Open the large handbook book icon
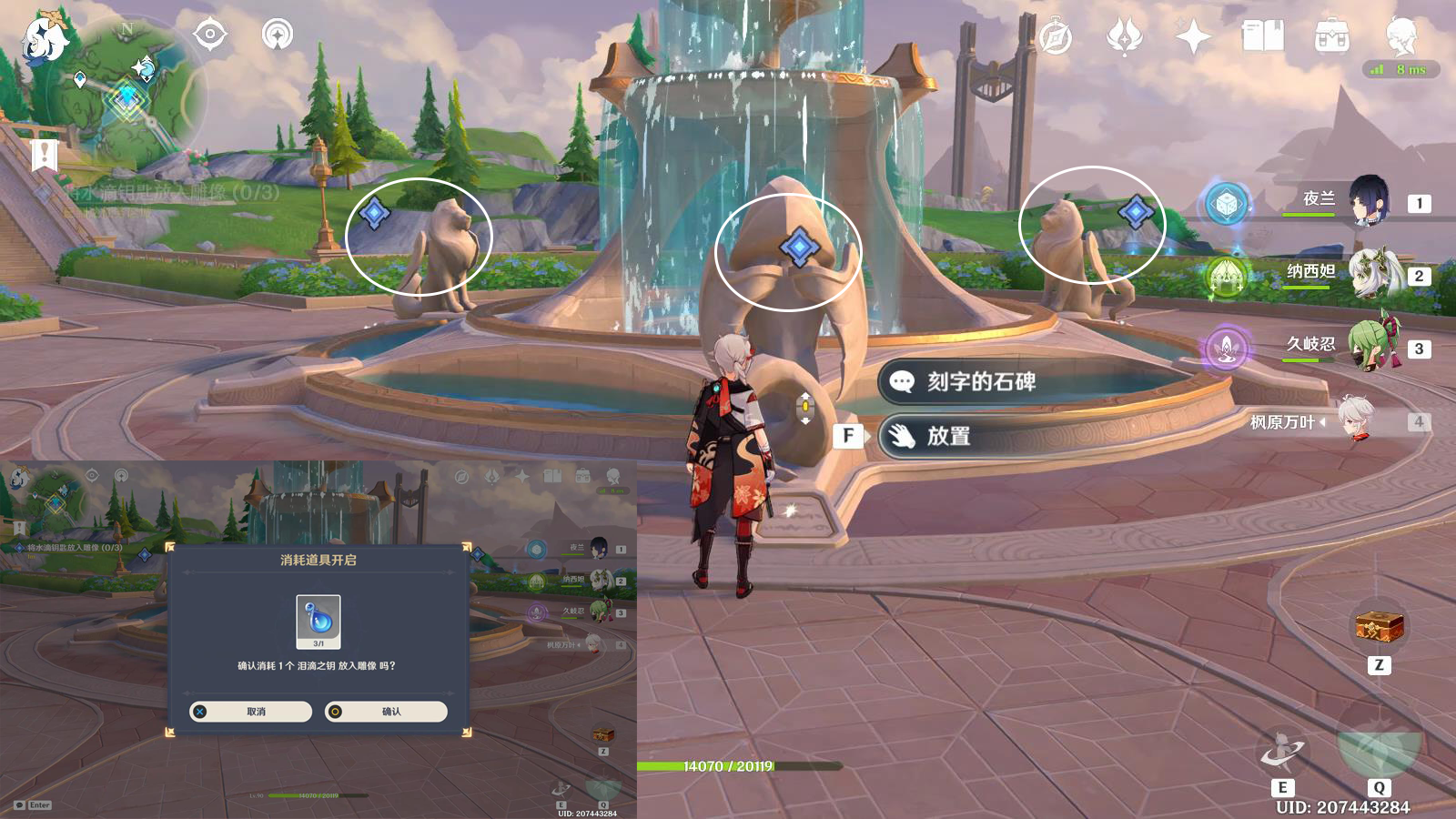This screenshot has width=1456, height=819. 1262,37
